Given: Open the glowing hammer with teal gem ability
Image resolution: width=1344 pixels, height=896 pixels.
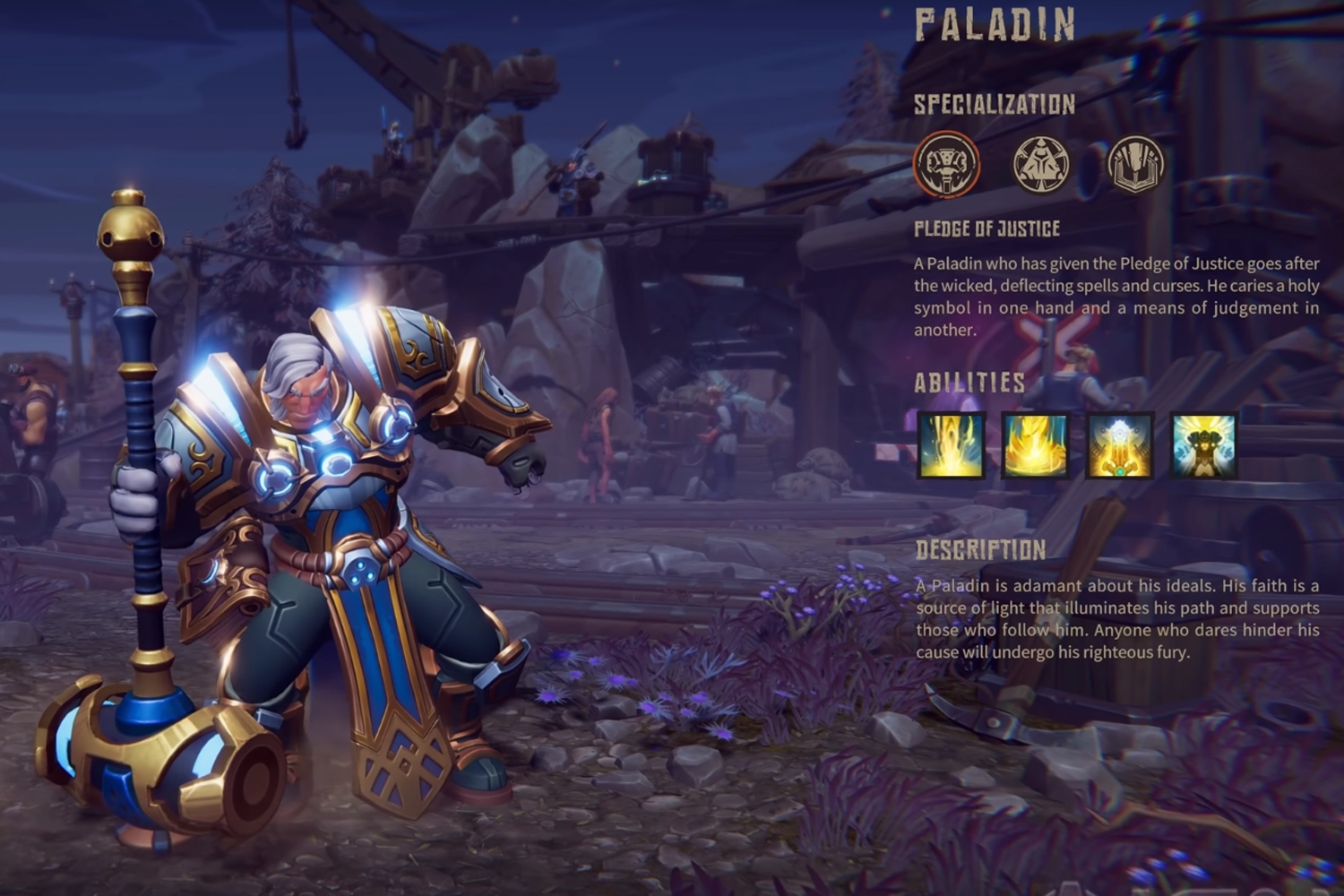Looking at the screenshot, I should (1120, 445).
